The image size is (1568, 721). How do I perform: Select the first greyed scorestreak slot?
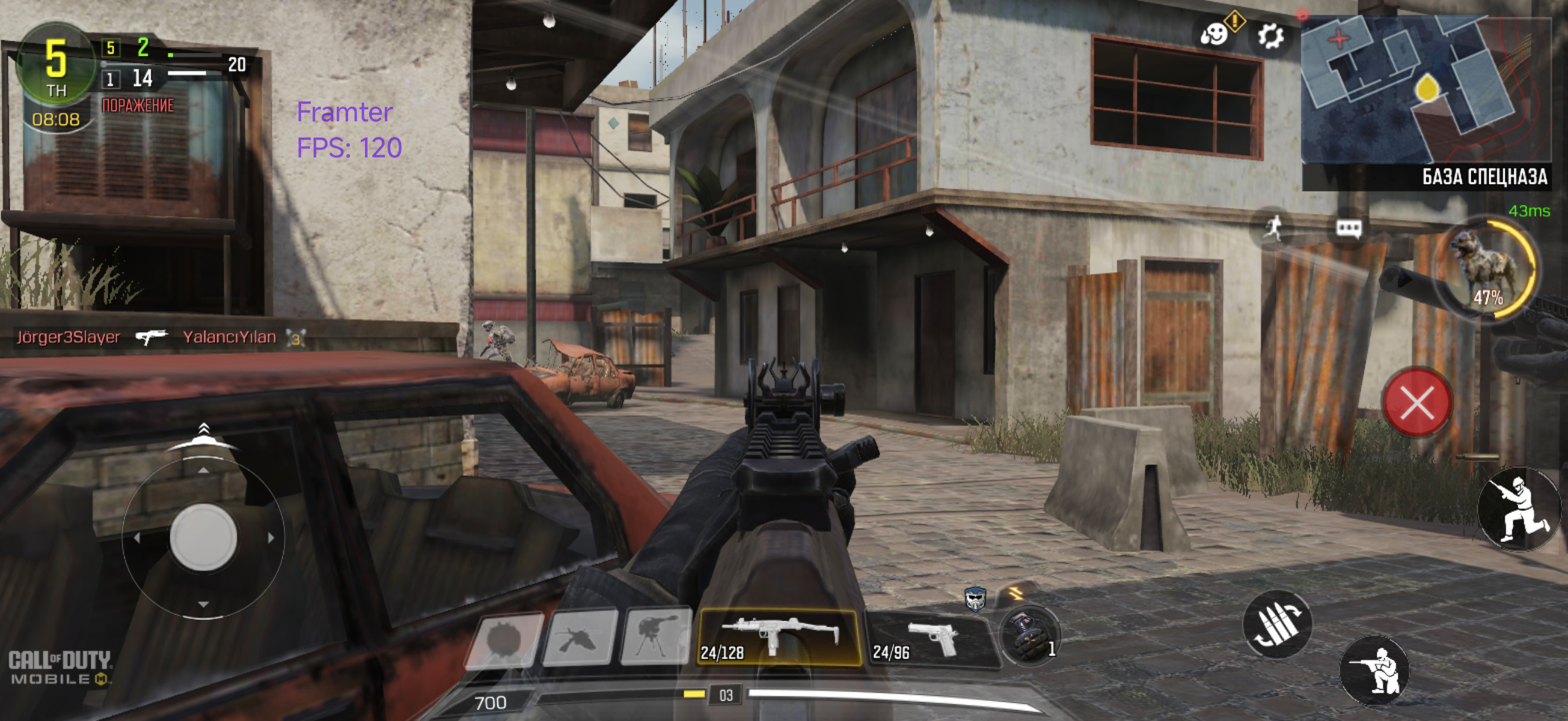pyautogui.click(x=503, y=640)
